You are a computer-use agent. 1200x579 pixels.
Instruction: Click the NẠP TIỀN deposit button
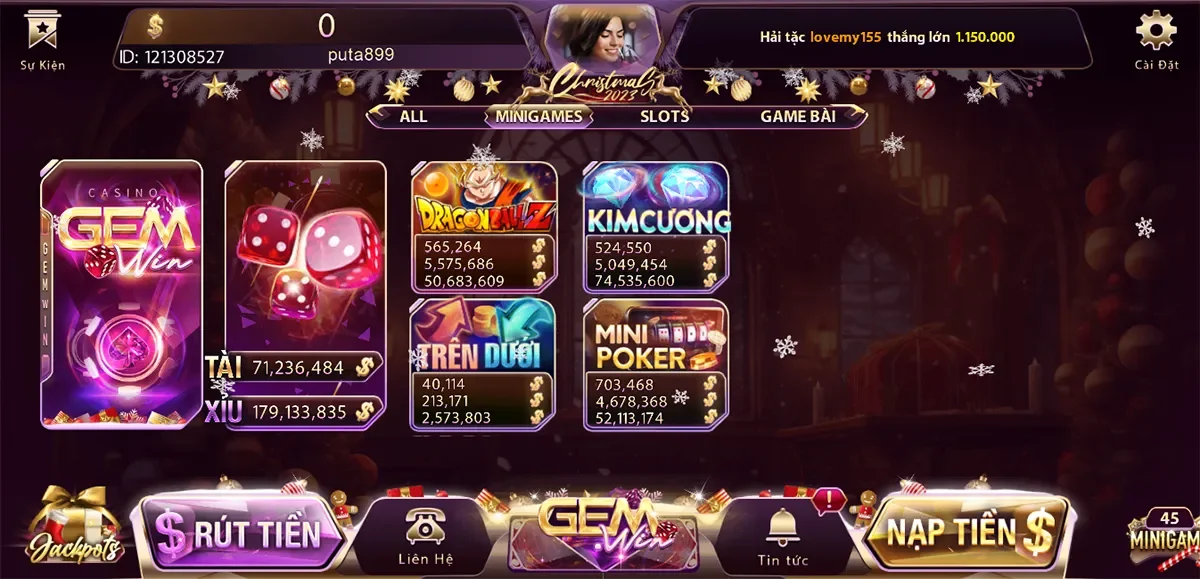pos(965,533)
